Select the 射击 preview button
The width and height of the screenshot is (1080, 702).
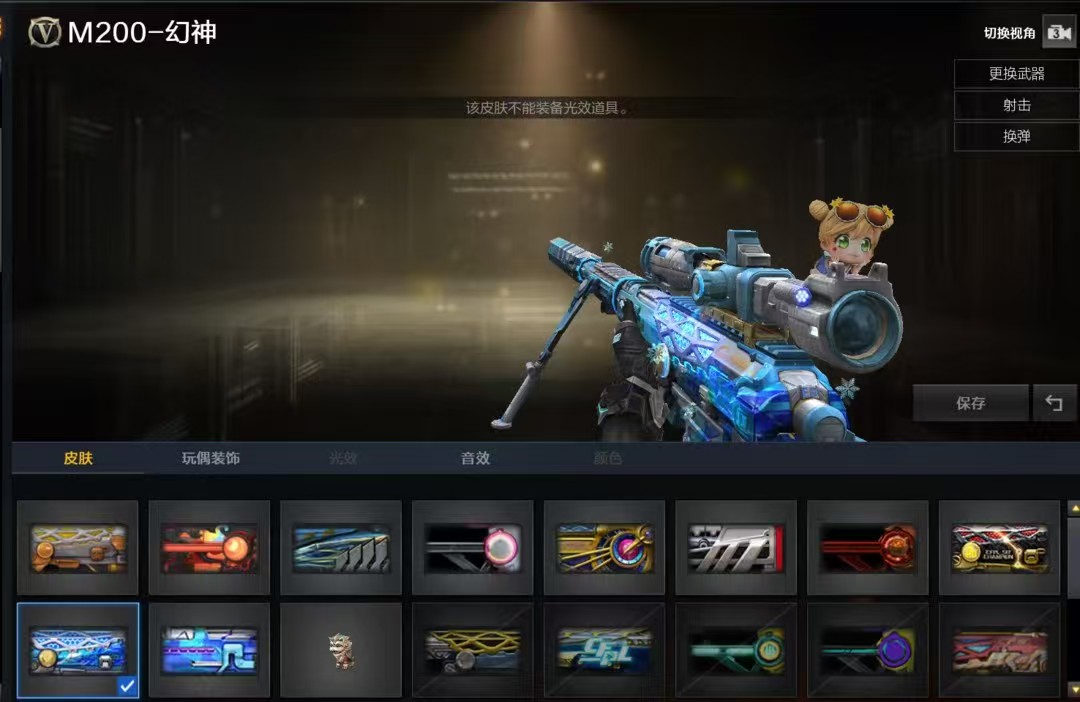1016,105
